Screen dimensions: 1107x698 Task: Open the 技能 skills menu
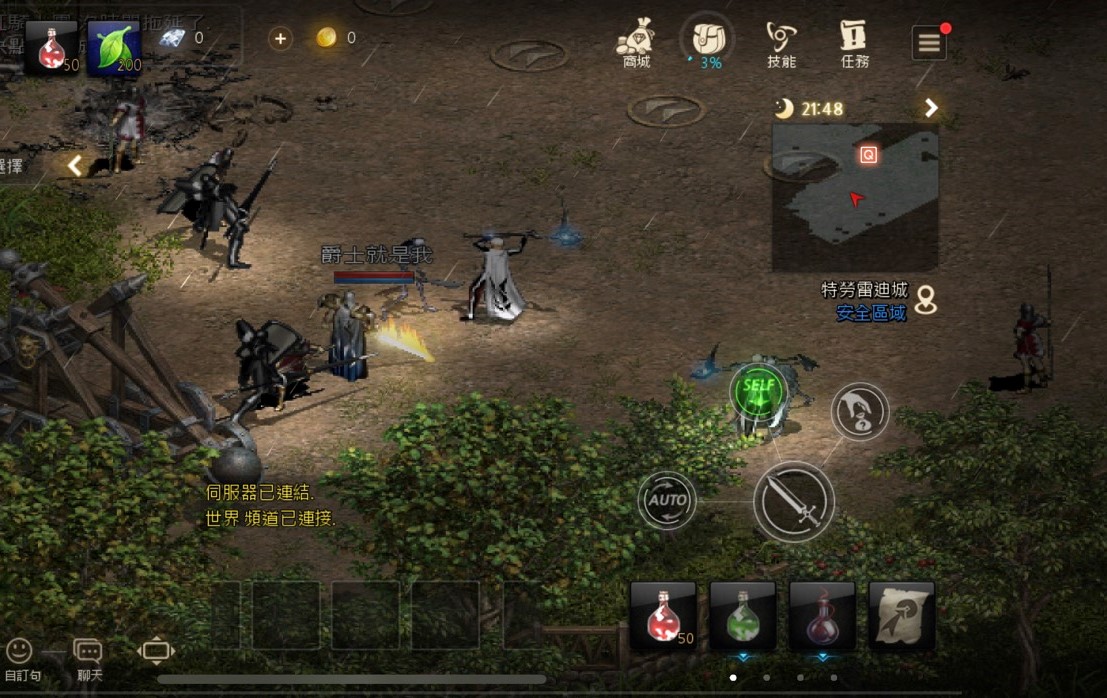tap(781, 44)
